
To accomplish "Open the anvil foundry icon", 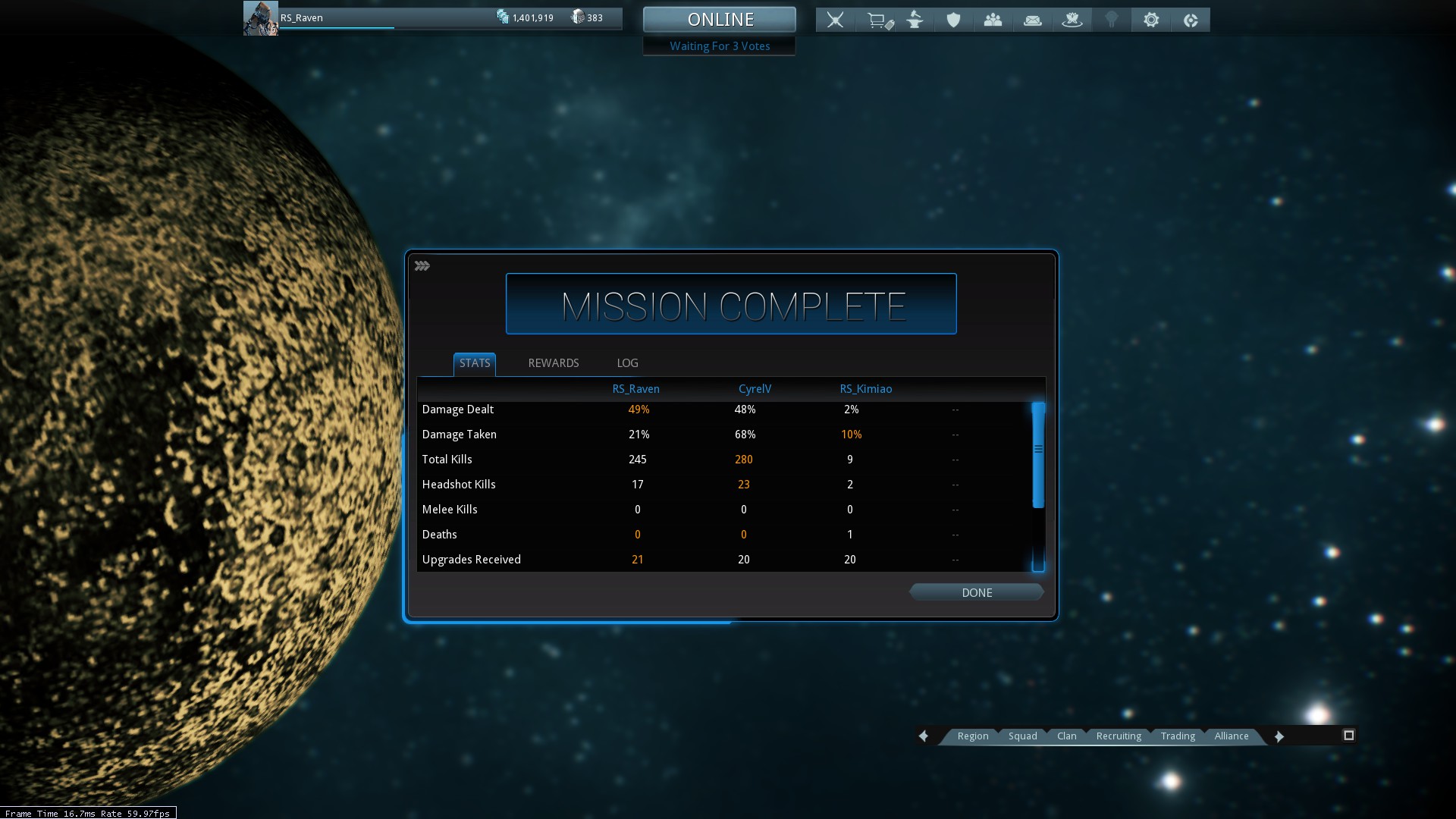I will [915, 20].
